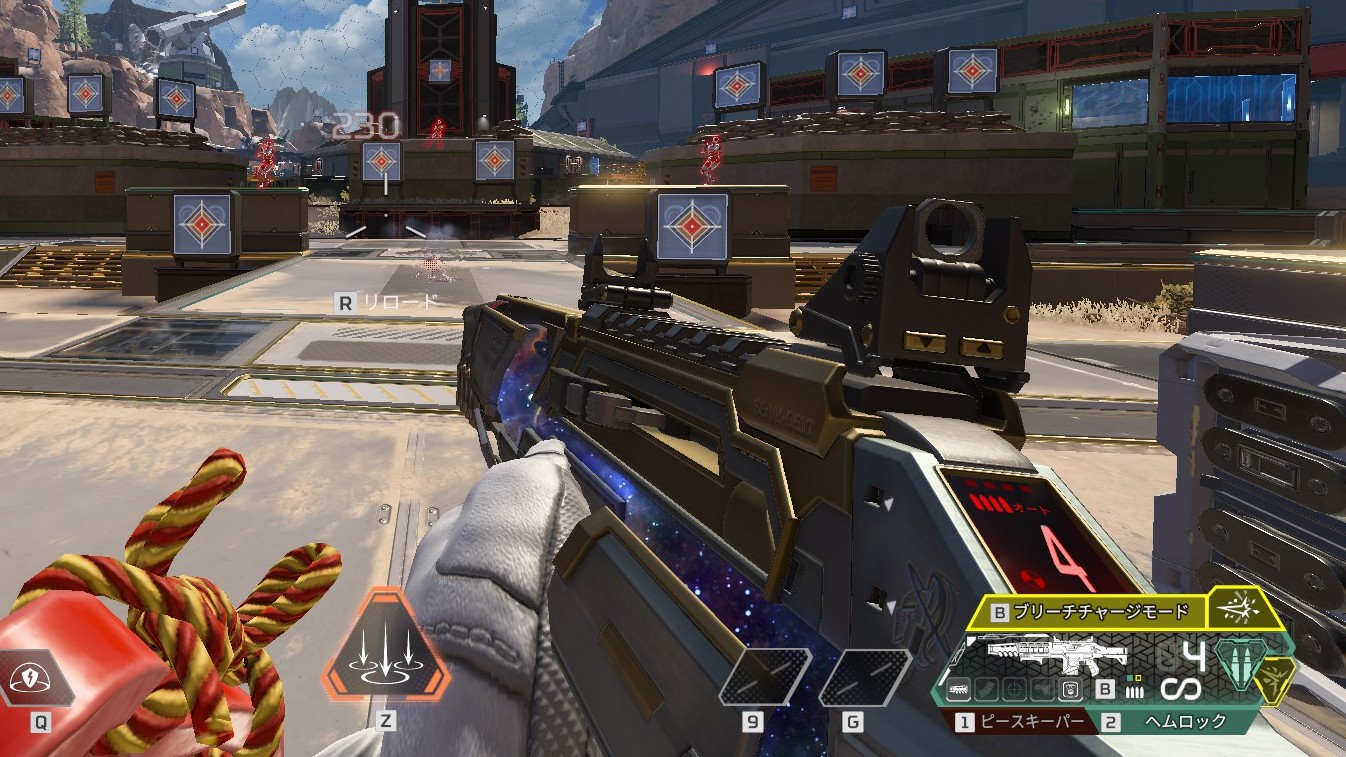Select the magazine attachment slot
Screen dimensions: 1346x757
coord(988,689)
